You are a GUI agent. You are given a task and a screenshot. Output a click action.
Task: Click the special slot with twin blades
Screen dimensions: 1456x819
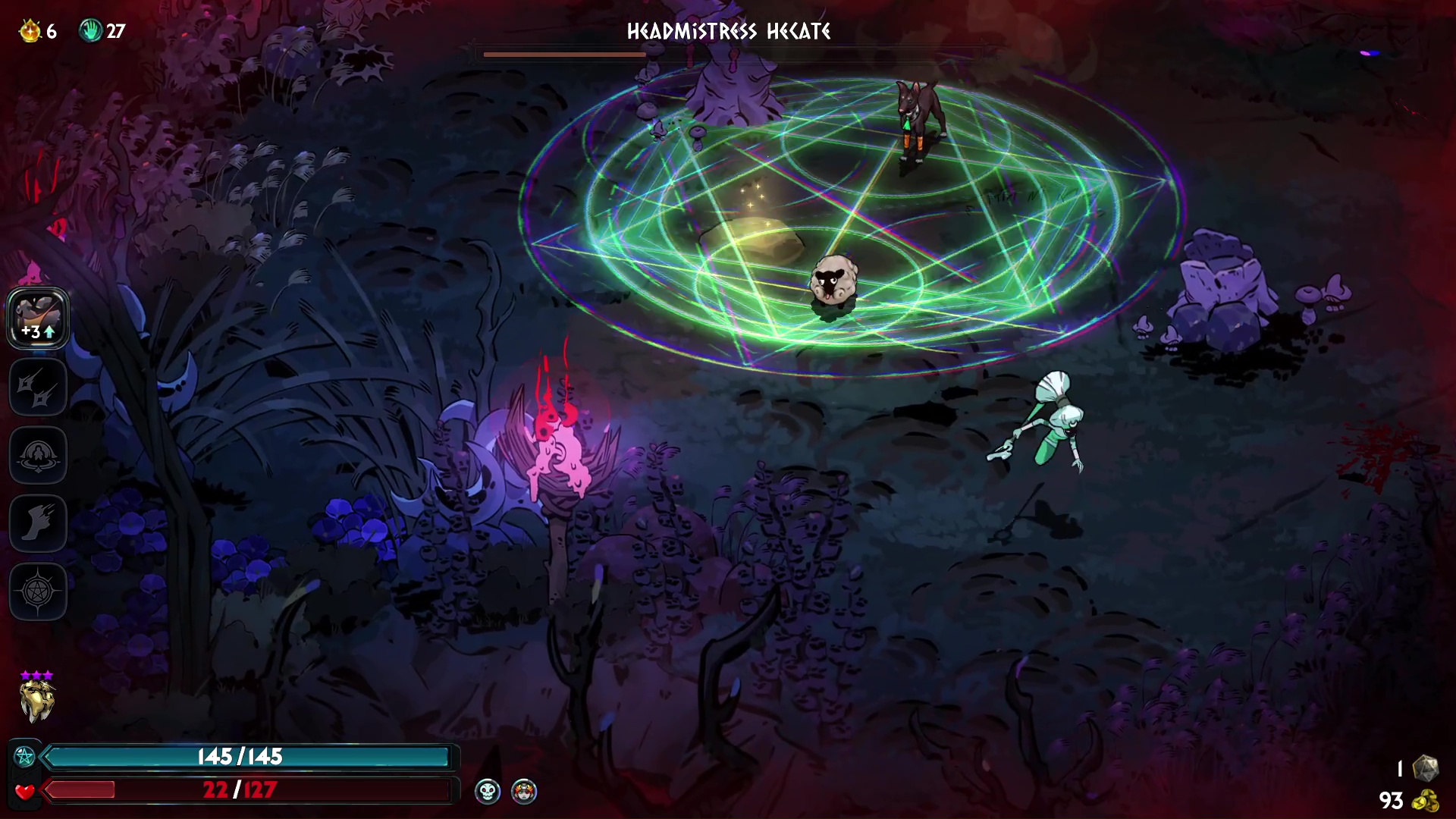coord(38,388)
